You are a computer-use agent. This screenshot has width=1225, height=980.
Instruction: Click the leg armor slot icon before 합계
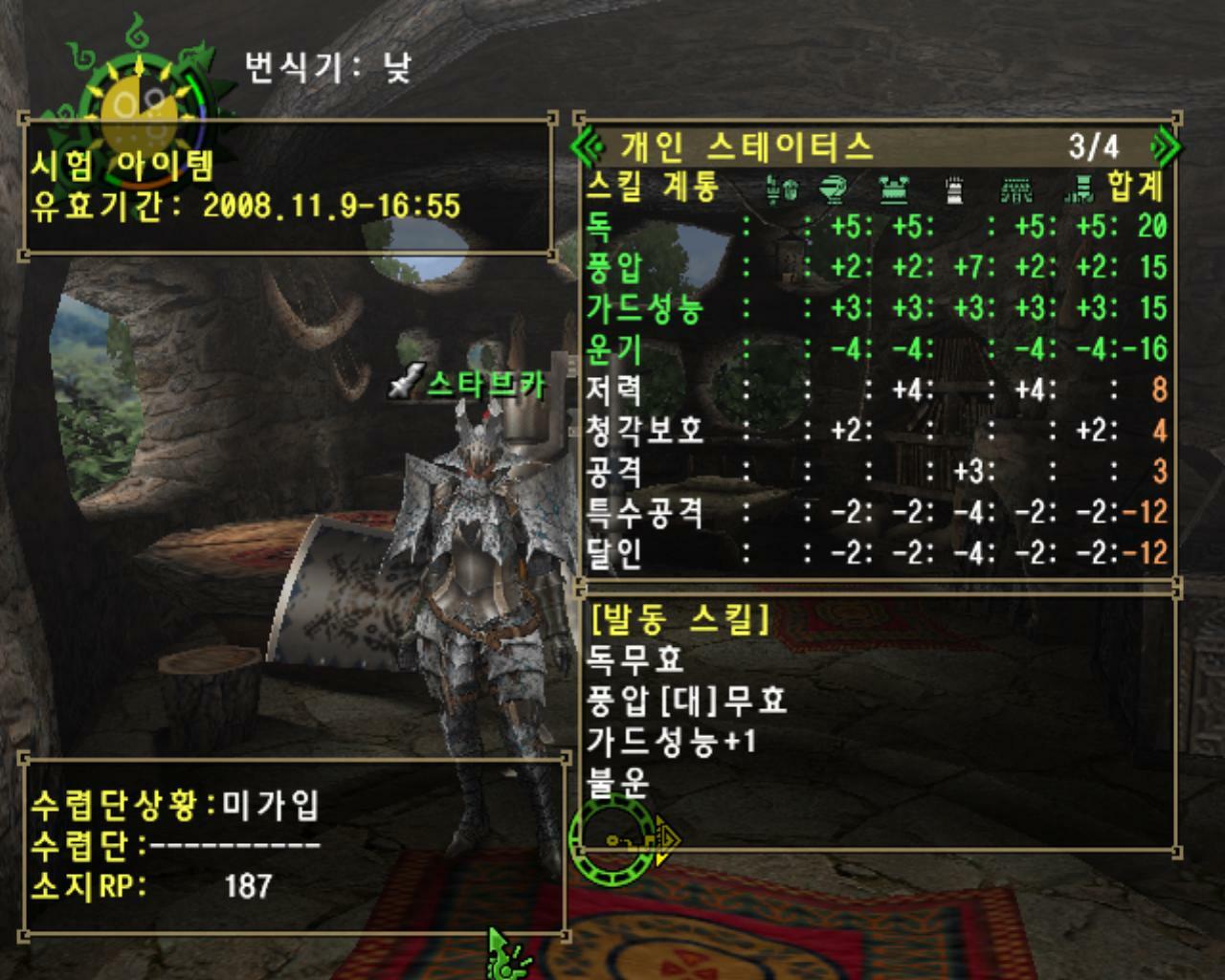pyautogui.click(x=1080, y=190)
